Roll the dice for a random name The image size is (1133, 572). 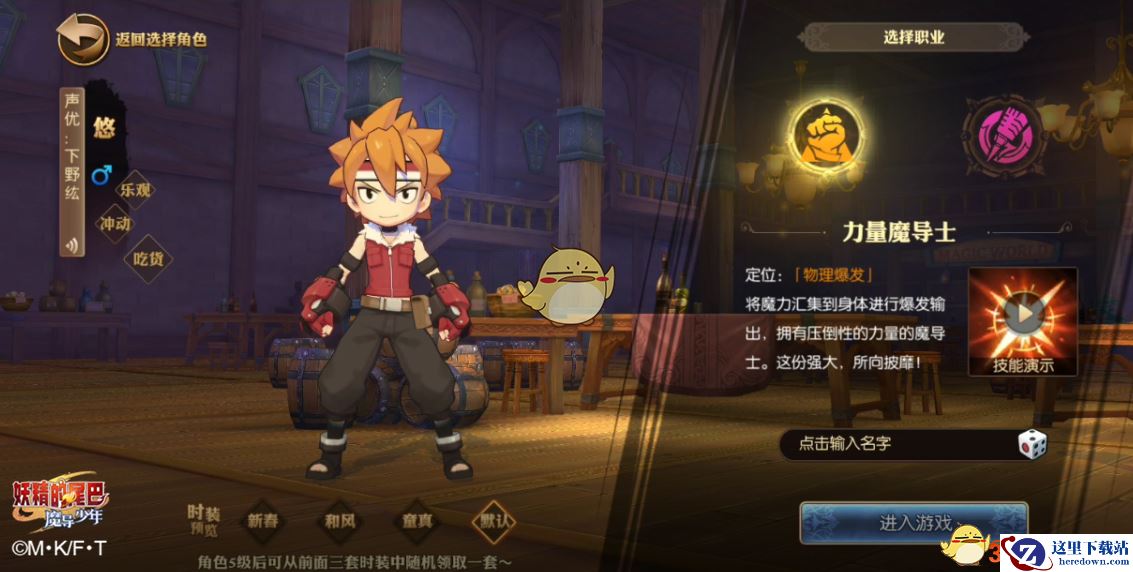click(1032, 444)
